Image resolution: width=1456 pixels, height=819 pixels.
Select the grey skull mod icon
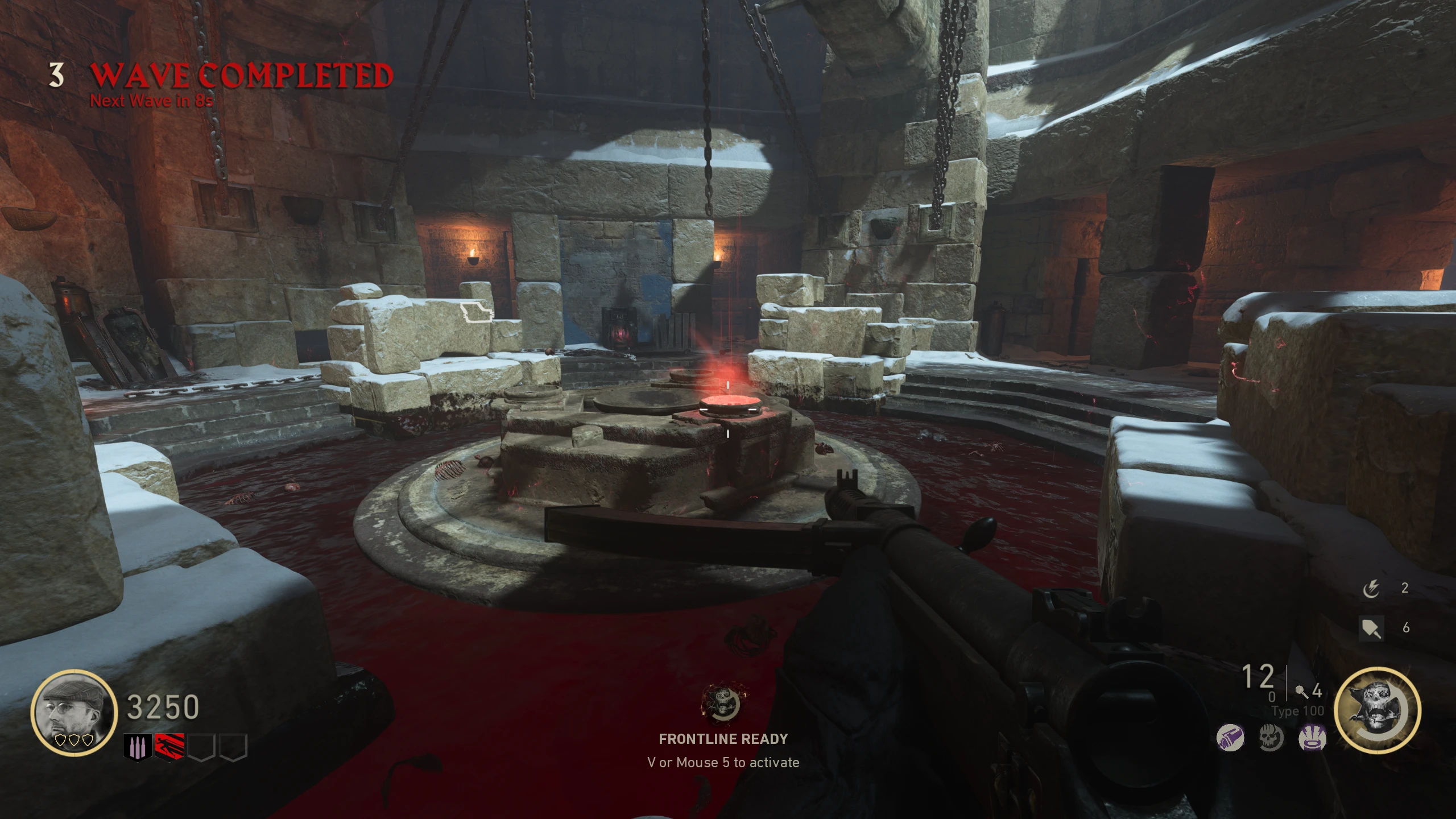pyautogui.click(x=1271, y=738)
